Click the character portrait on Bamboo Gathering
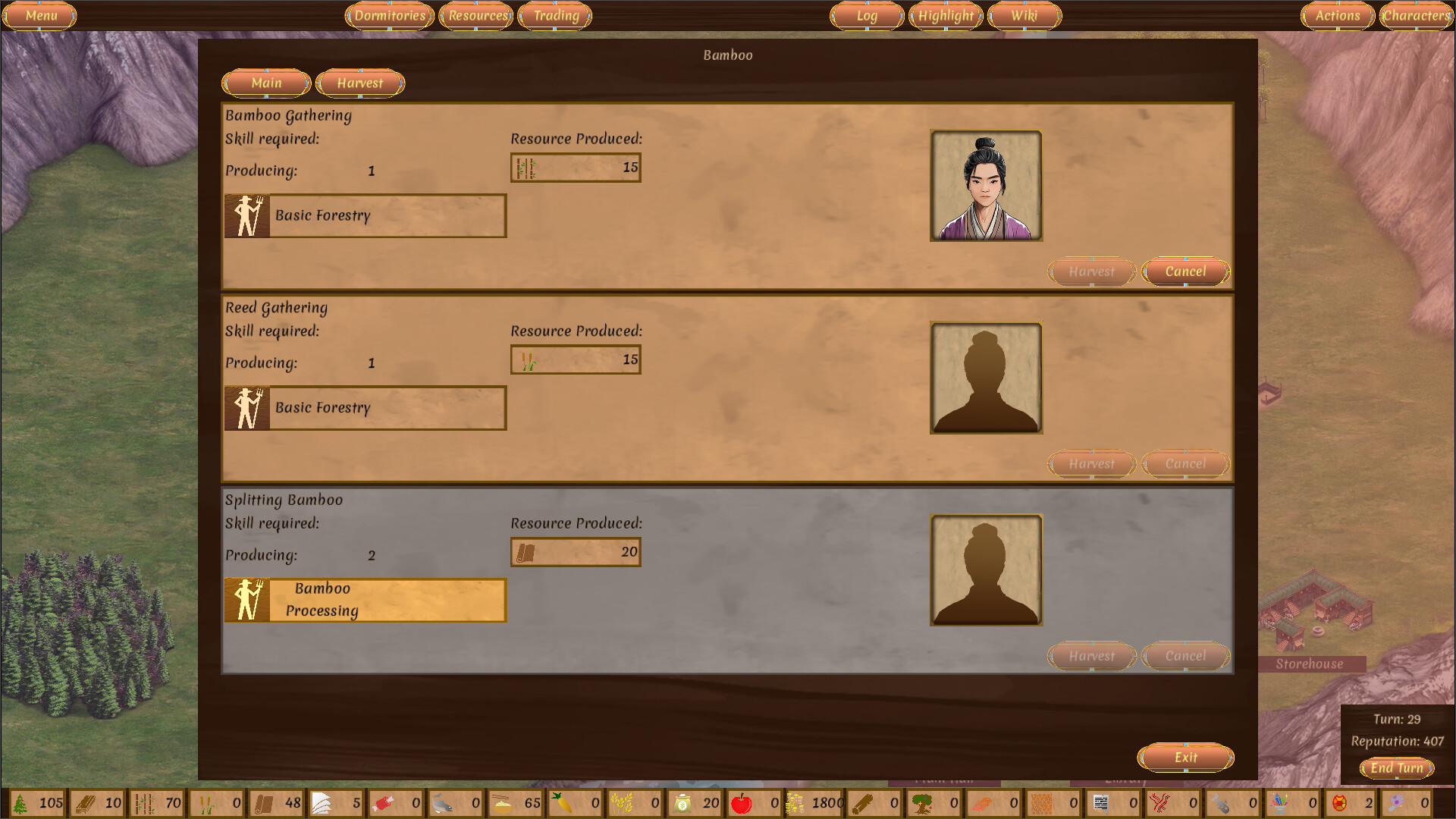The width and height of the screenshot is (1456, 819). 986,186
